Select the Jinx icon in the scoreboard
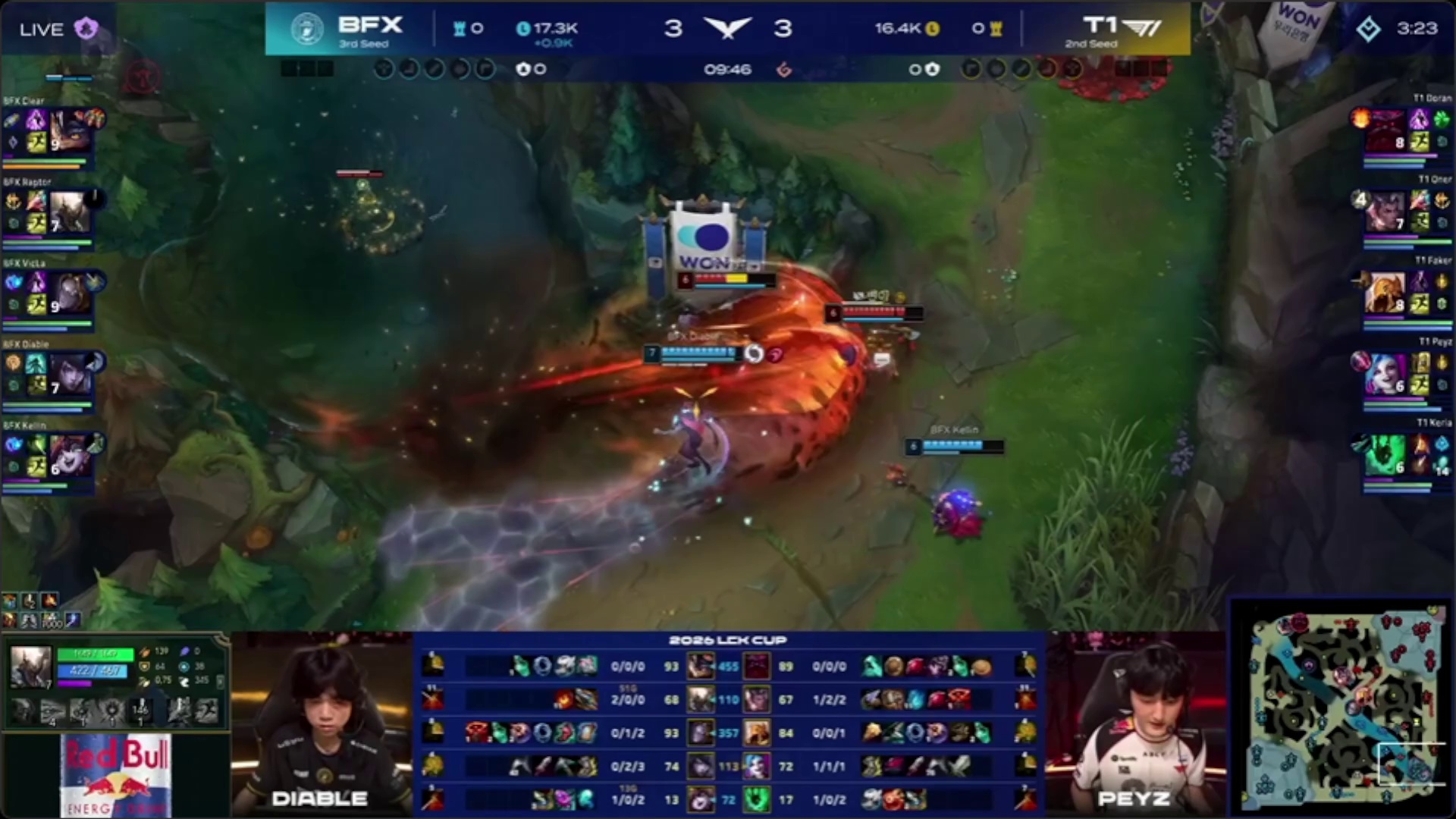 pyautogui.click(x=756, y=766)
